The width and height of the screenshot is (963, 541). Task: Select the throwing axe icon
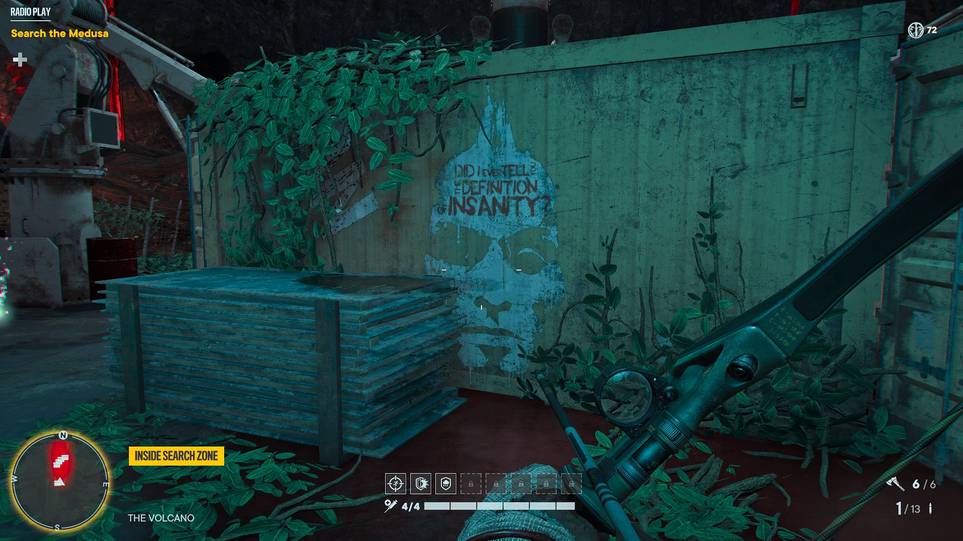coord(894,484)
